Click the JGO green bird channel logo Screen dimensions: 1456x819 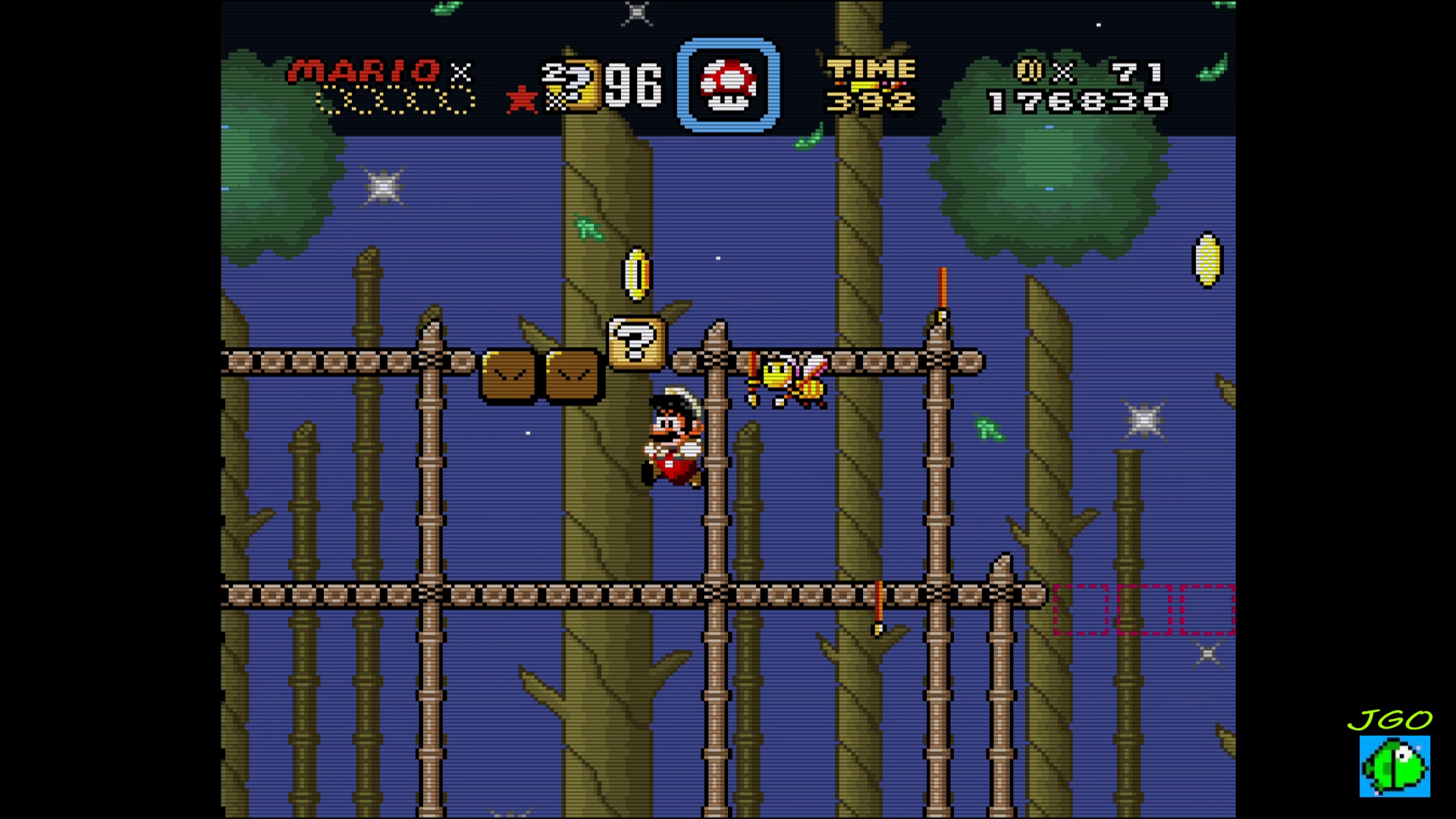pos(1394,764)
